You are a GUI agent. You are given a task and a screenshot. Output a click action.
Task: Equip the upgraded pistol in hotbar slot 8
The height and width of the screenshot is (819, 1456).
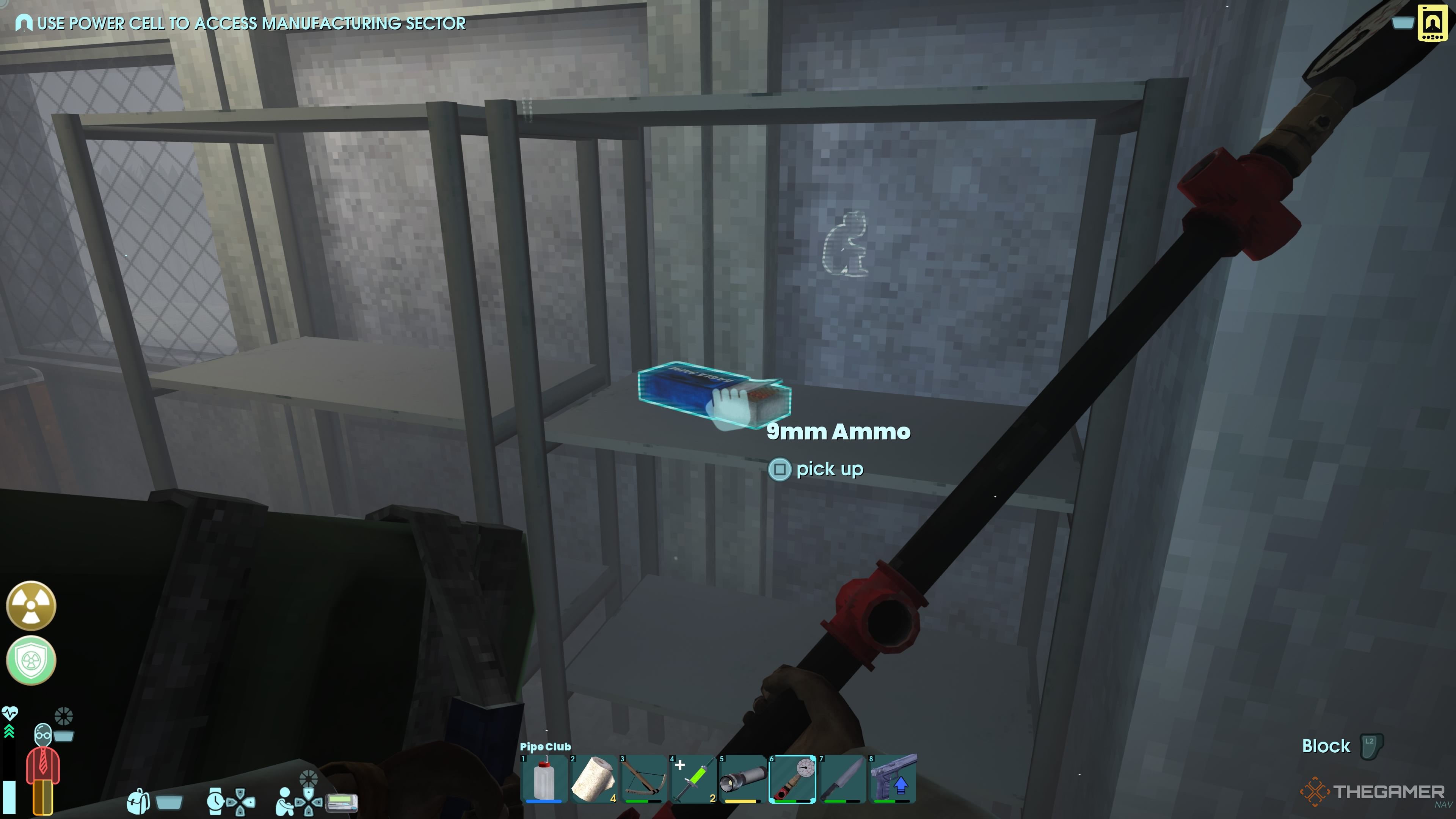pyautogui.click(x=892, y=780)
